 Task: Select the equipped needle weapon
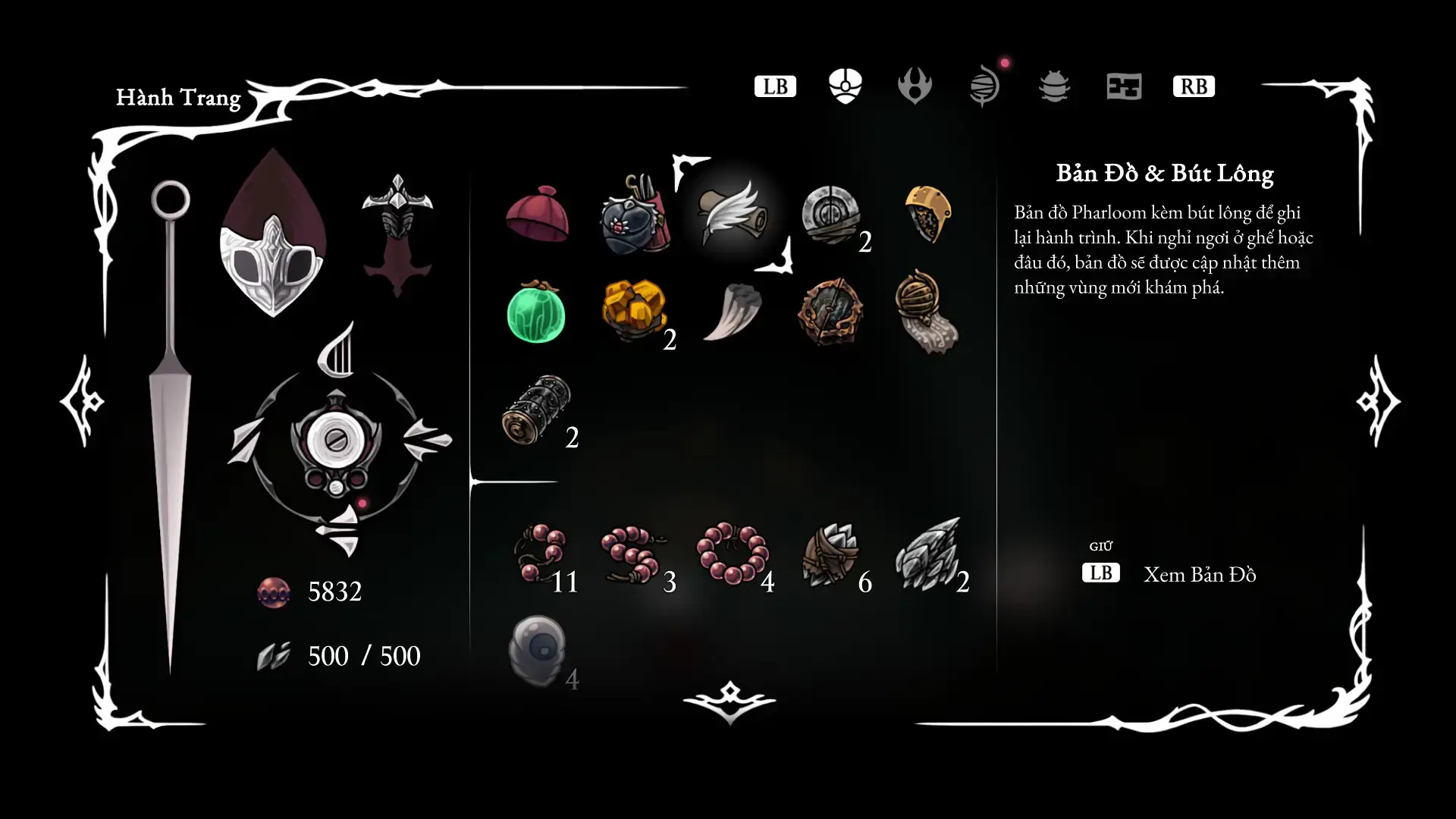tap(170, 425)
